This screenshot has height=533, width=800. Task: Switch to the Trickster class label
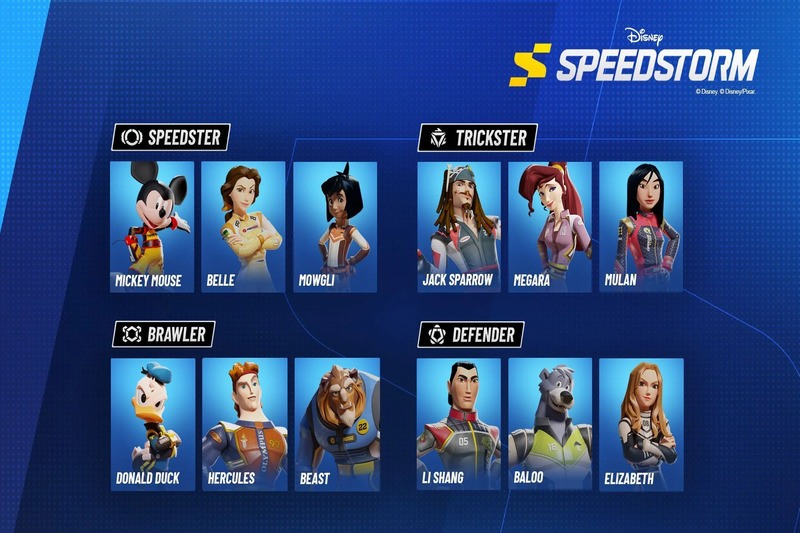pos(478,137)
